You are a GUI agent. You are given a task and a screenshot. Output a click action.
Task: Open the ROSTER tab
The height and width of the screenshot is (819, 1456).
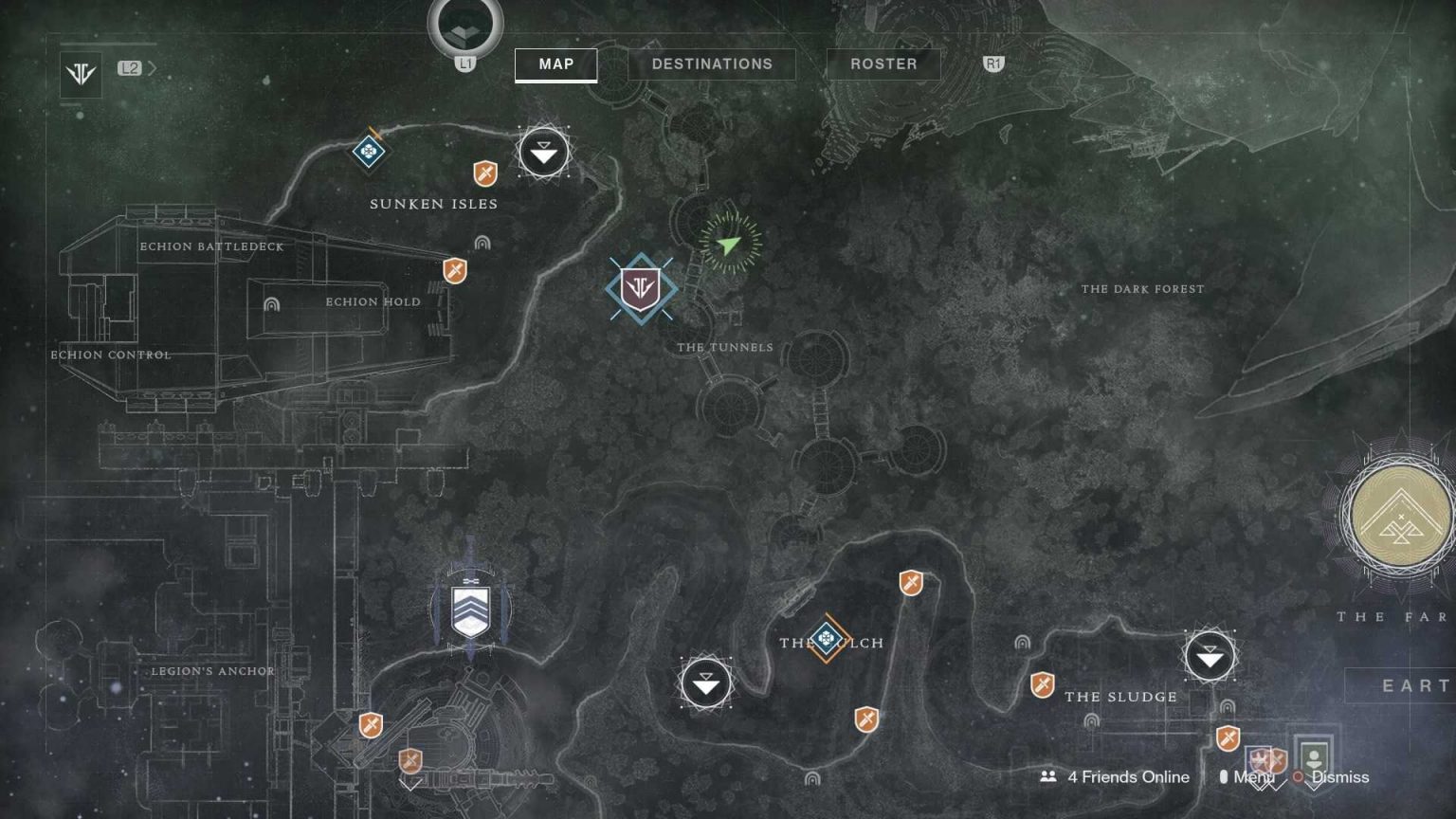883,64
